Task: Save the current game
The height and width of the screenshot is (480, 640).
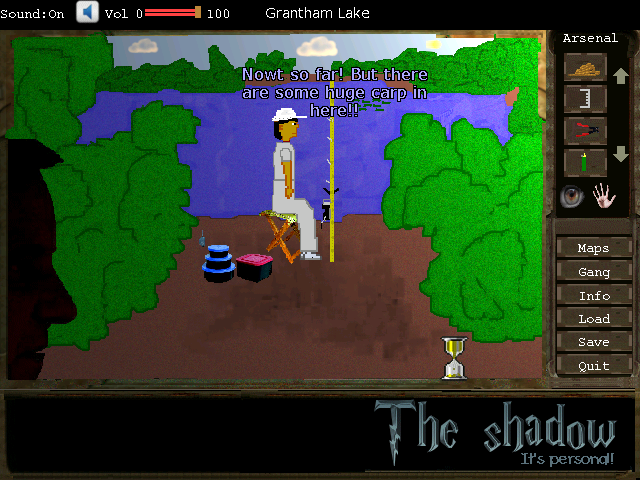Action: click(593, 342)
